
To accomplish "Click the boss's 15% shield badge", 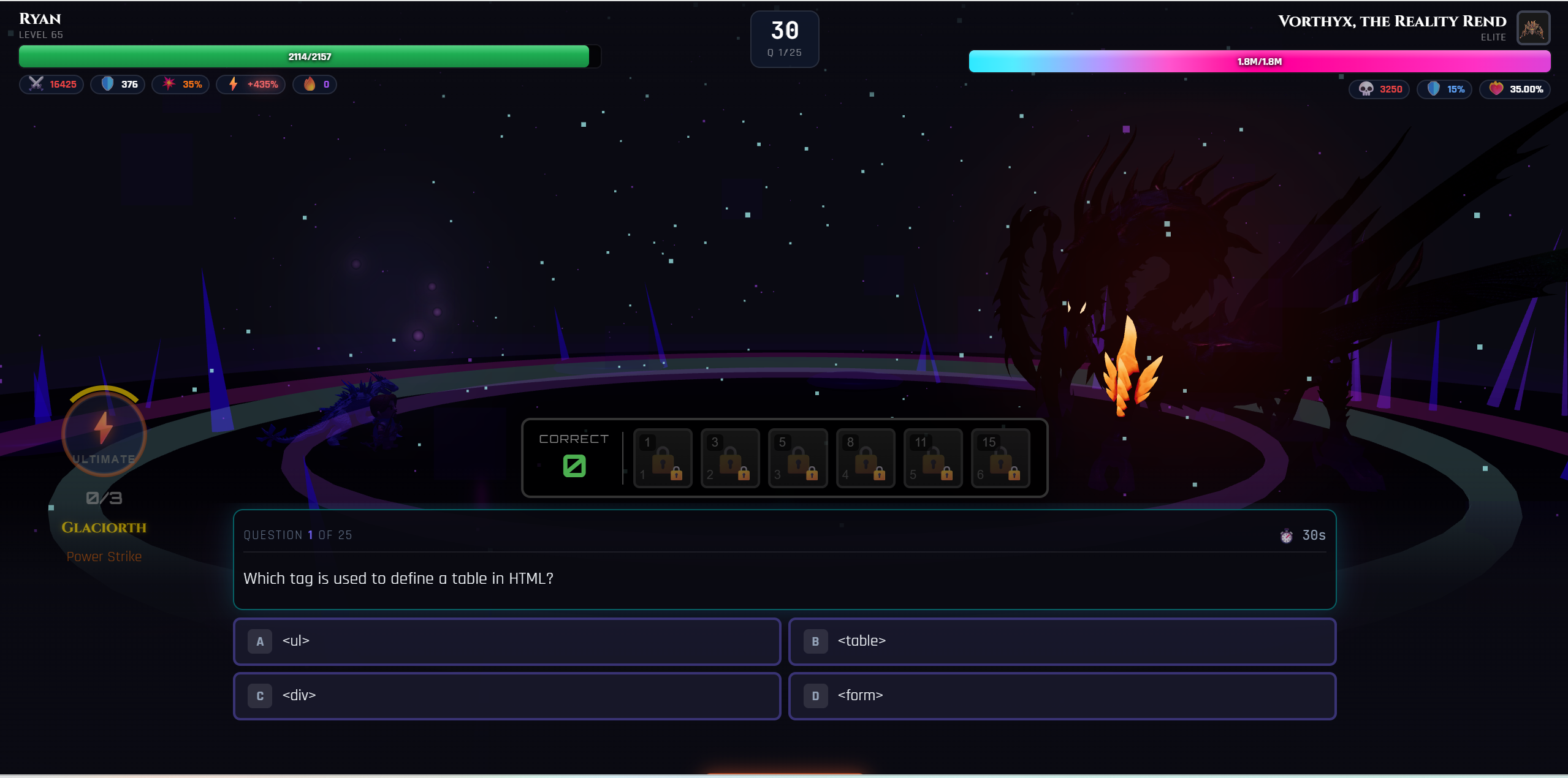I will (1444, 89).
